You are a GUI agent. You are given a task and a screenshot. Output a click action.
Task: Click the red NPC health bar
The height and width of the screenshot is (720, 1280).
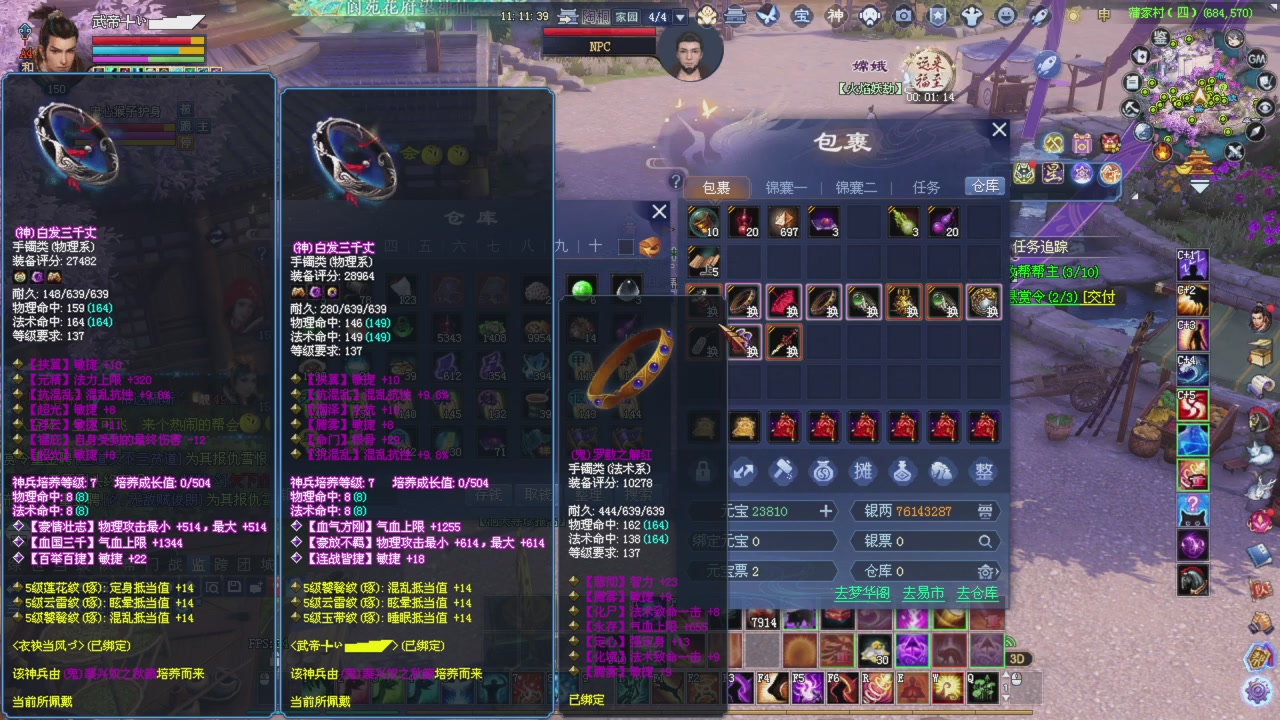(598, 32)
